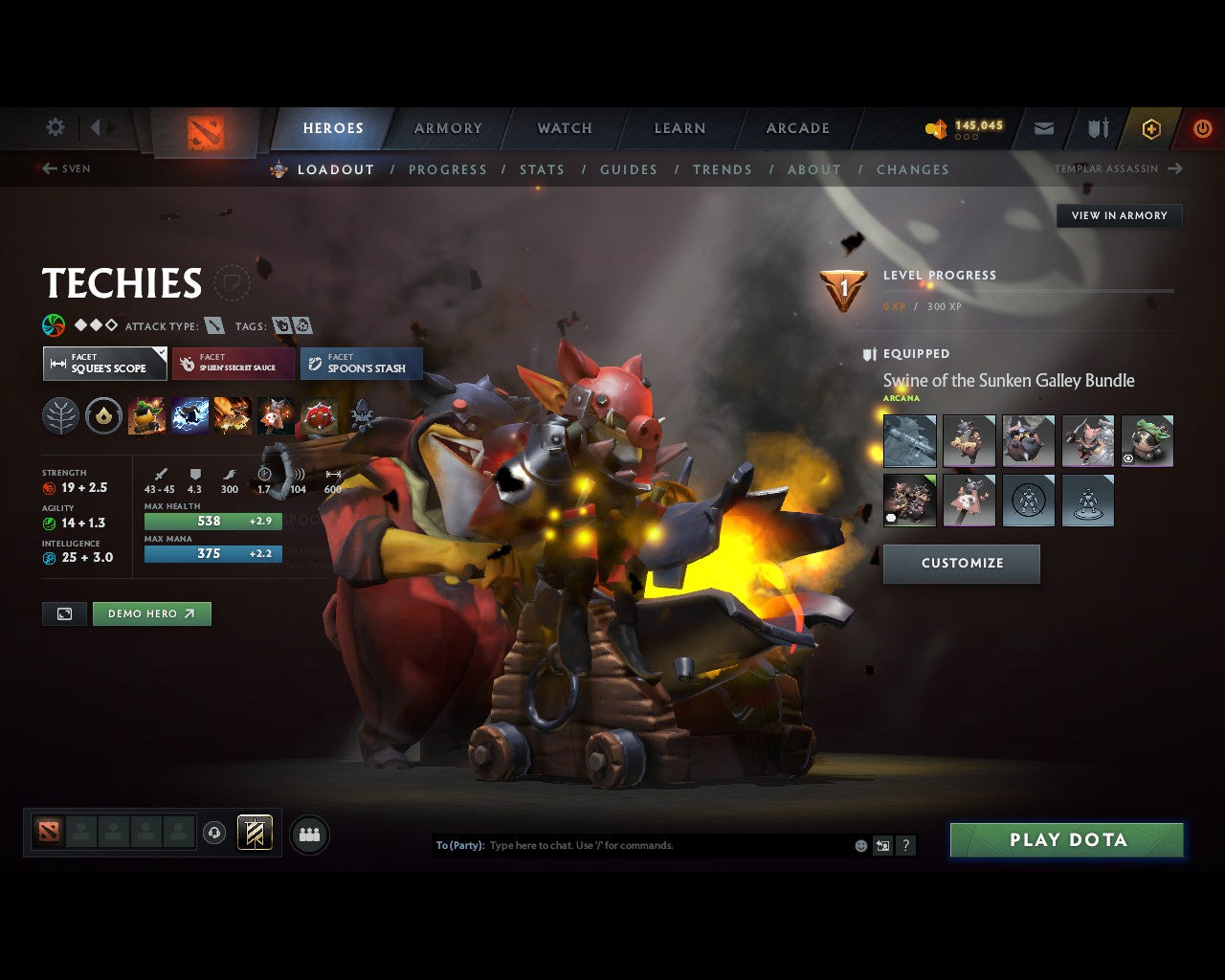Switch to the Stats tab
This screenshot has width=1225, height=980.
click(x=542, y=169)
